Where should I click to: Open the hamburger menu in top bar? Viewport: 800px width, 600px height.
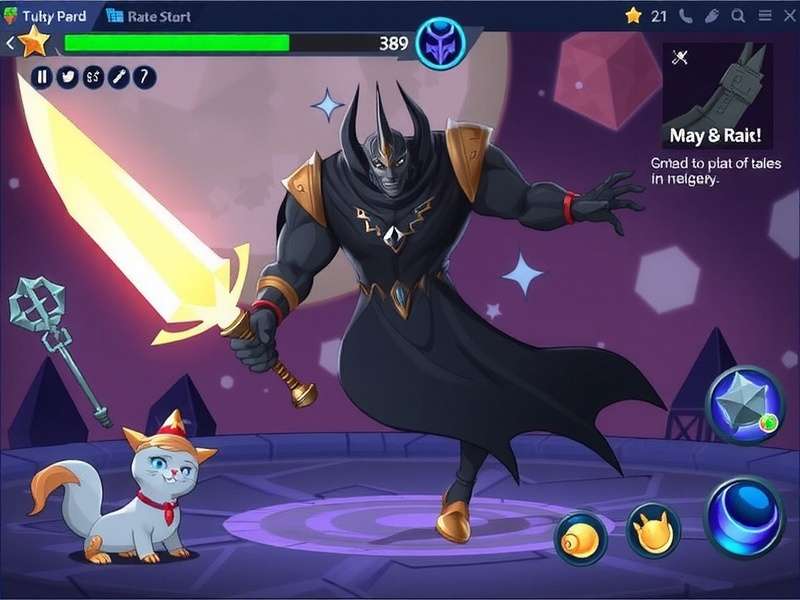pos(763,16)
